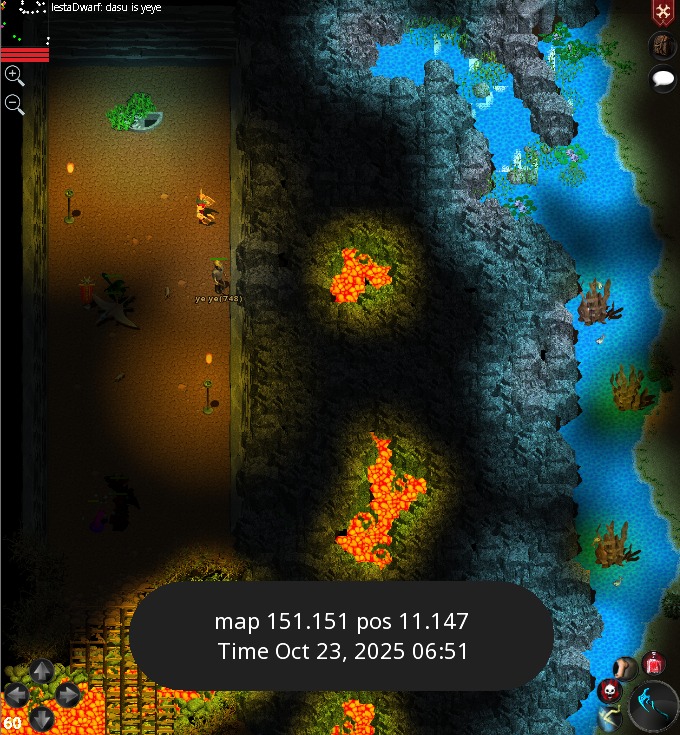Tap the down arrow movement button
The image size is (680, 735).
pos(41,717)
